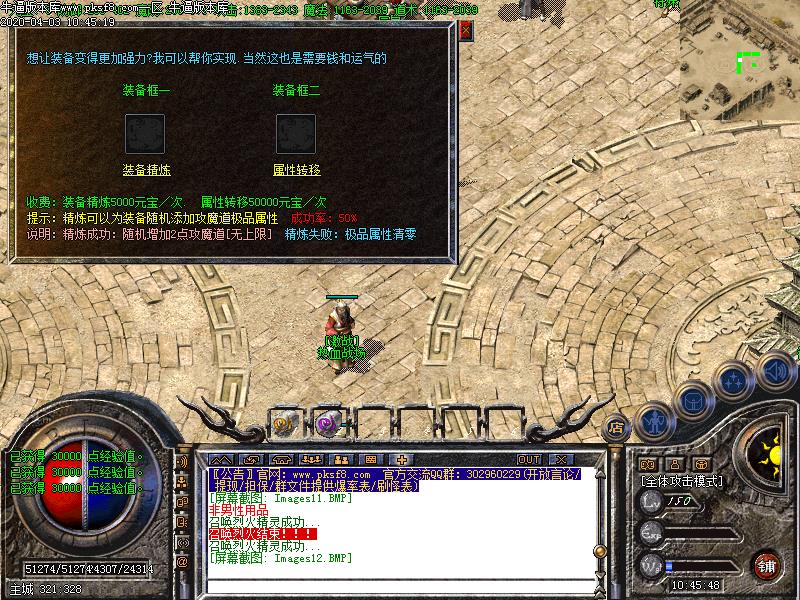This screenshot has width=800, height=600.
Task: Open the red 铺 stall button
Action: (x=766, y=566)
